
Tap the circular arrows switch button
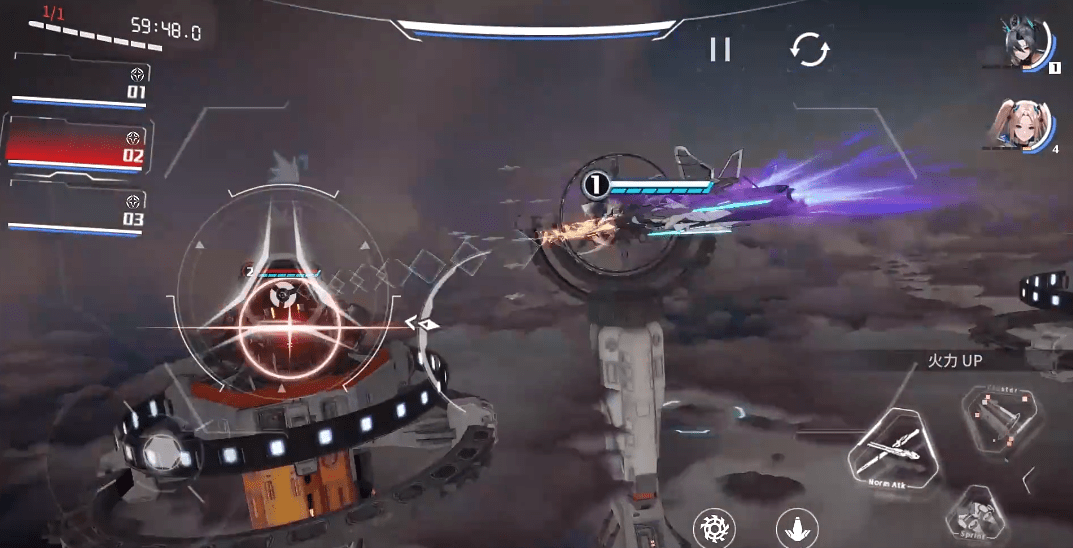point(808,49)
